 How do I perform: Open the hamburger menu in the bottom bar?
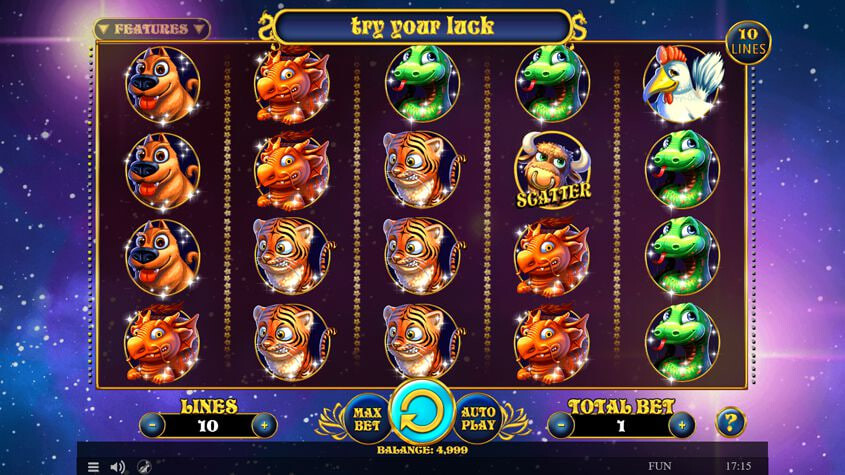pos(93,466)
